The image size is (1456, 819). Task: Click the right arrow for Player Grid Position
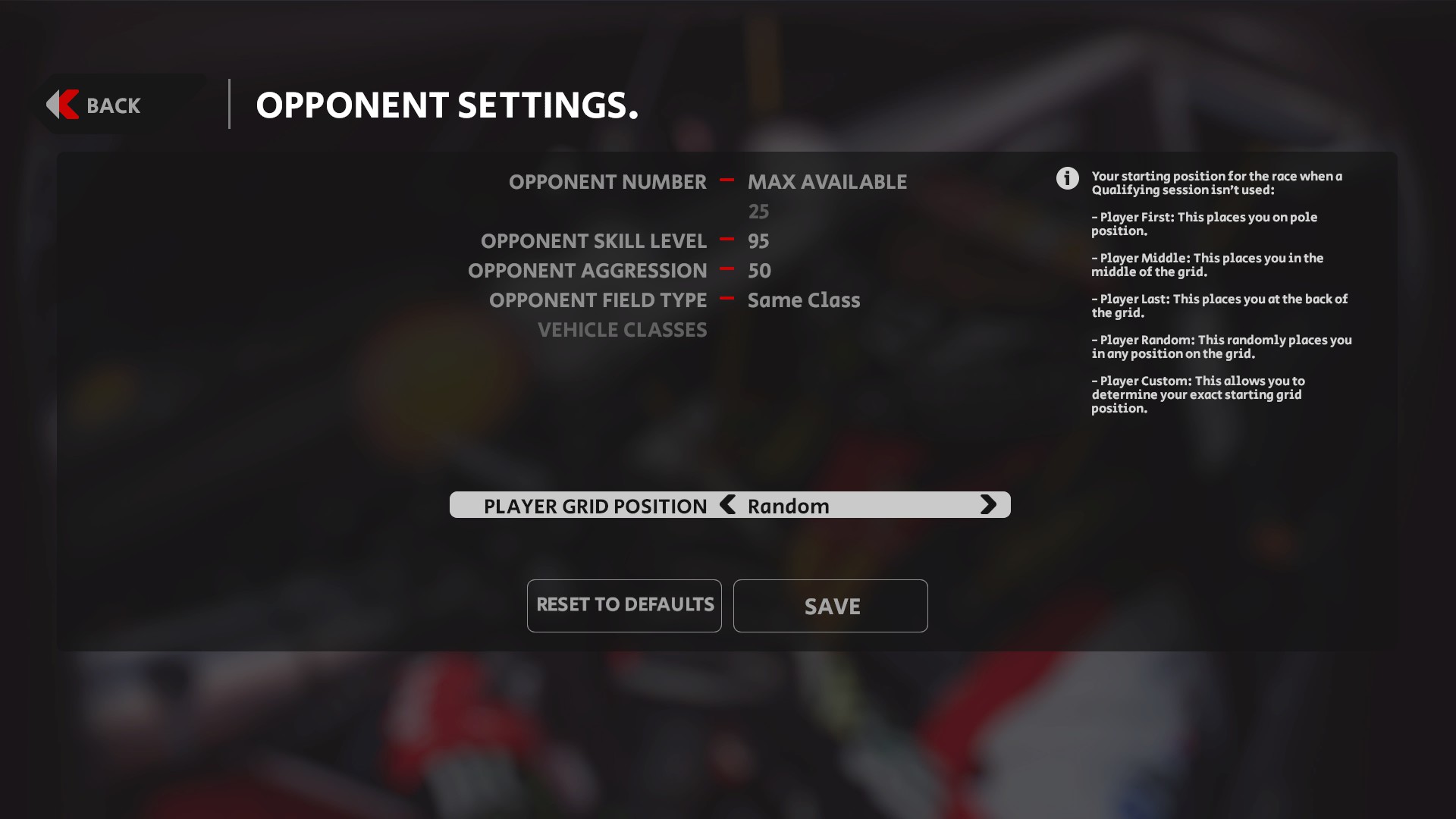987,505
